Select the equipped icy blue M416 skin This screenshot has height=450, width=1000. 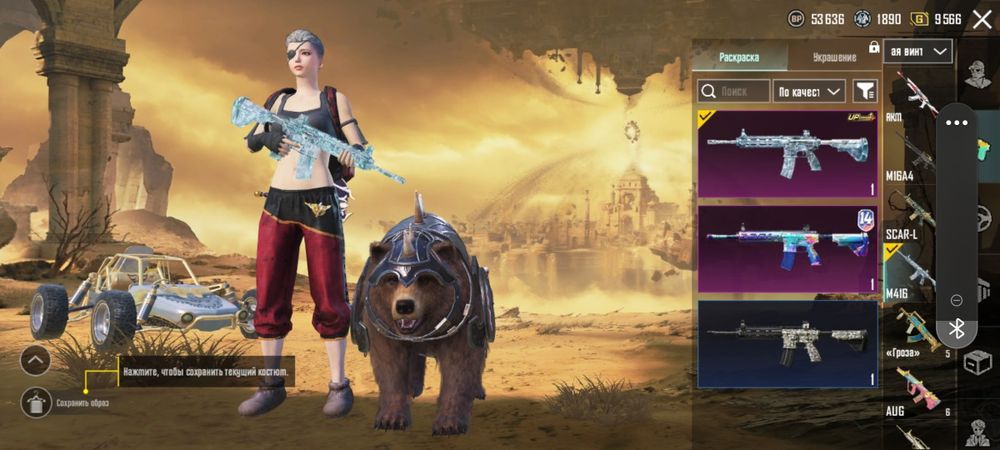[787, 153]
